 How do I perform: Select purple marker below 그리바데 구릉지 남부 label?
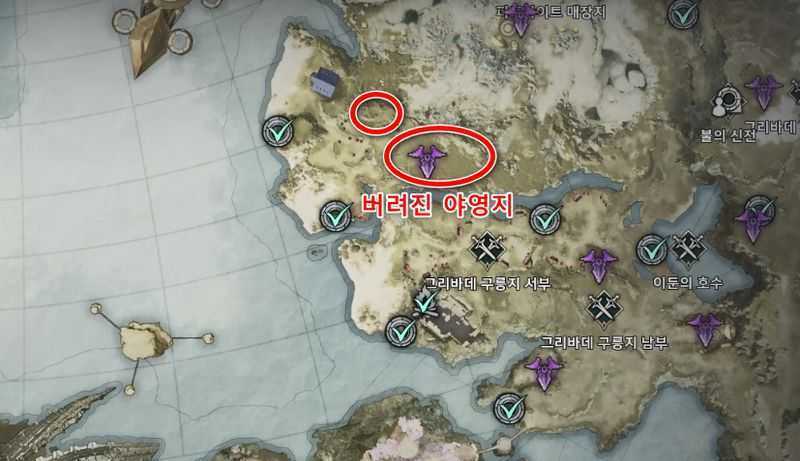click(x=544, y=372)
